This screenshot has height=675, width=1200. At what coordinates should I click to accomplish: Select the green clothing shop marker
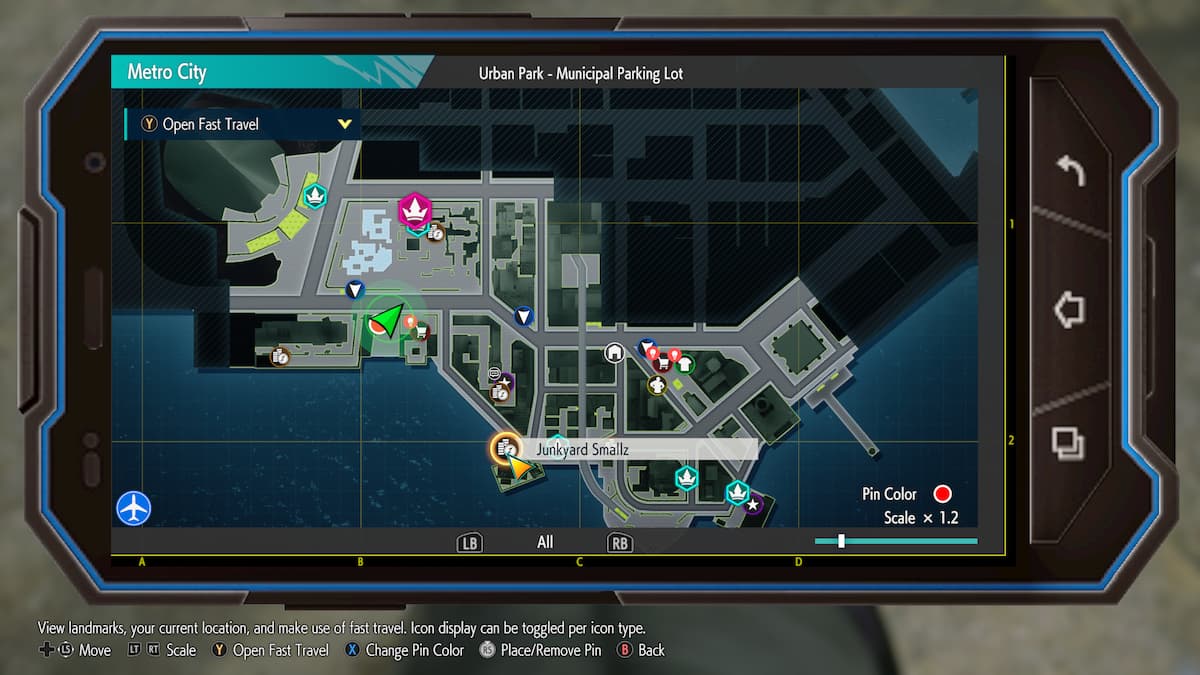pos(685,364)
